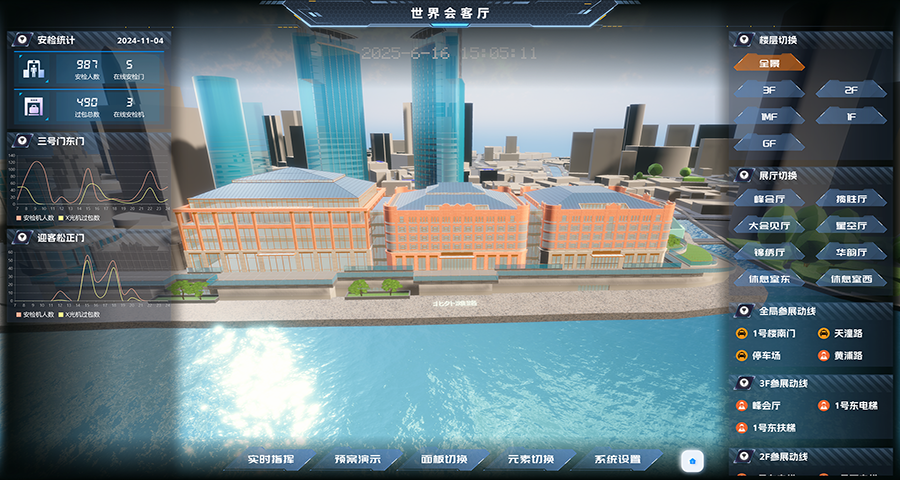Image resolution: width=900 pixels, height=480 pixels.
Task: Show the 峰会厅 exhibition hall
Action: (769, 200)
